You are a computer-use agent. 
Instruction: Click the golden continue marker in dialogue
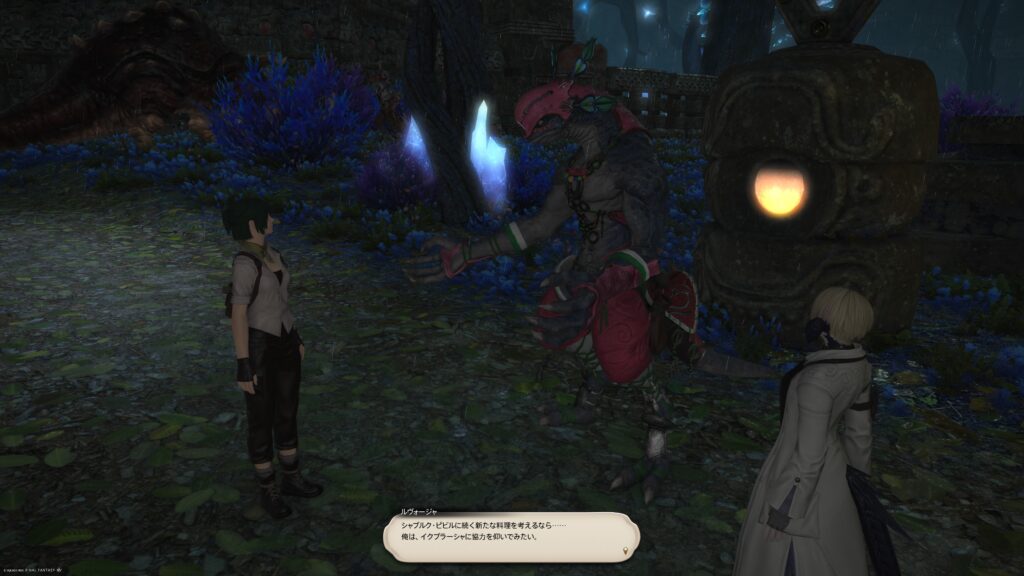(x=626, y=550)
